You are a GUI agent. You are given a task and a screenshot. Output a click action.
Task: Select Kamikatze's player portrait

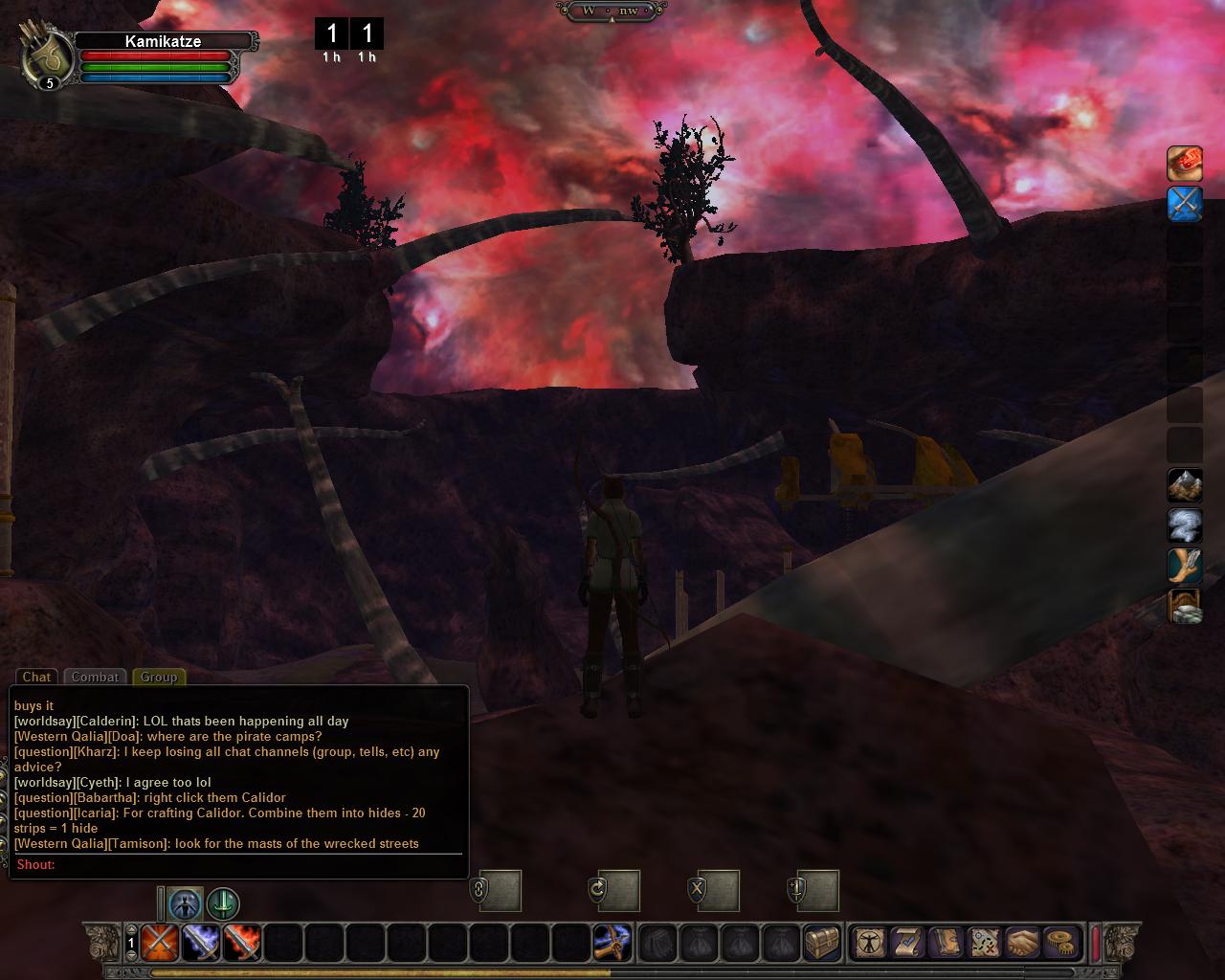(x=48, y=59)
